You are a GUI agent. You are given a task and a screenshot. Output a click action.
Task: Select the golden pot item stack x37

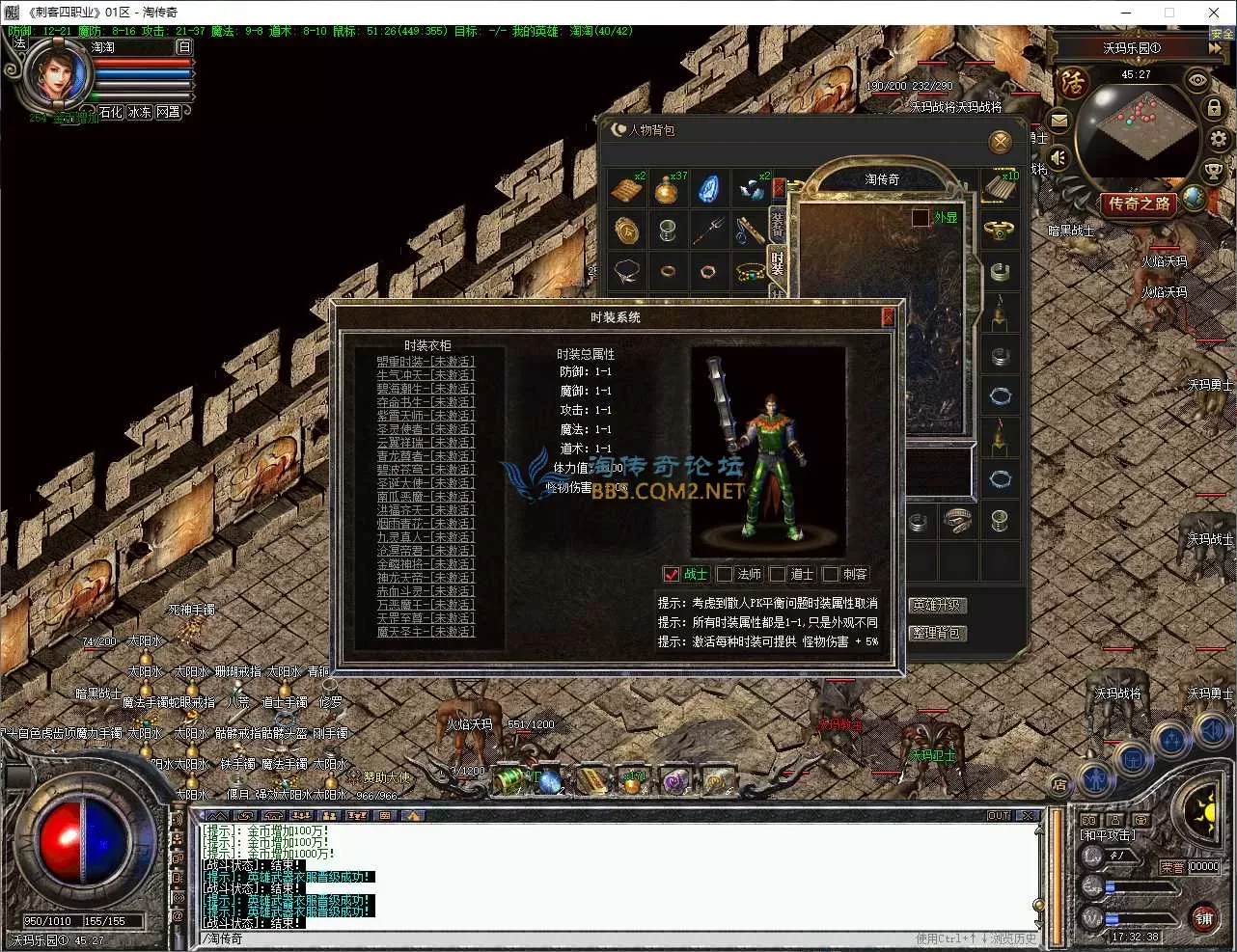[667, 188]
